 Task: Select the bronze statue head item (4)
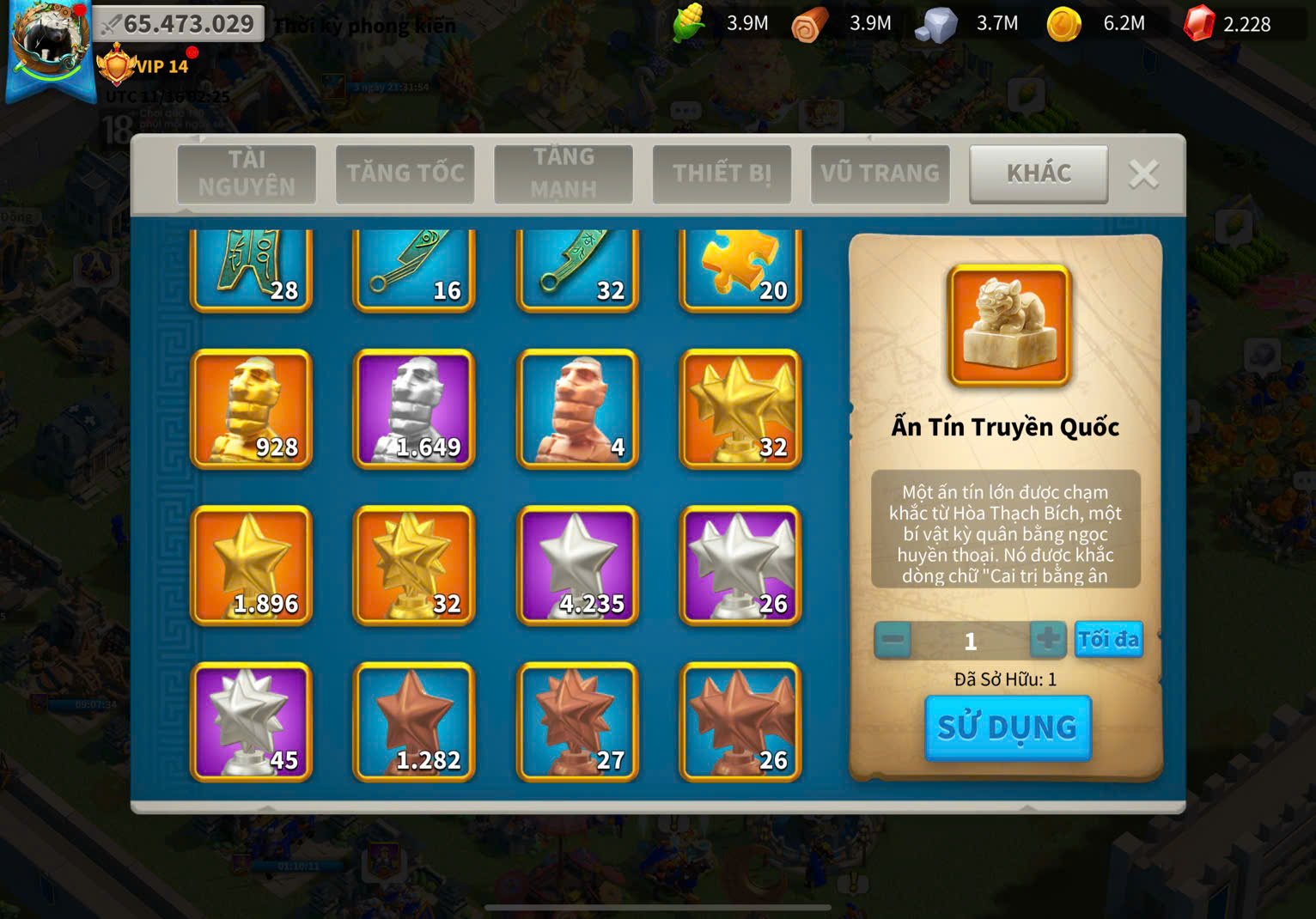[577, 409]
